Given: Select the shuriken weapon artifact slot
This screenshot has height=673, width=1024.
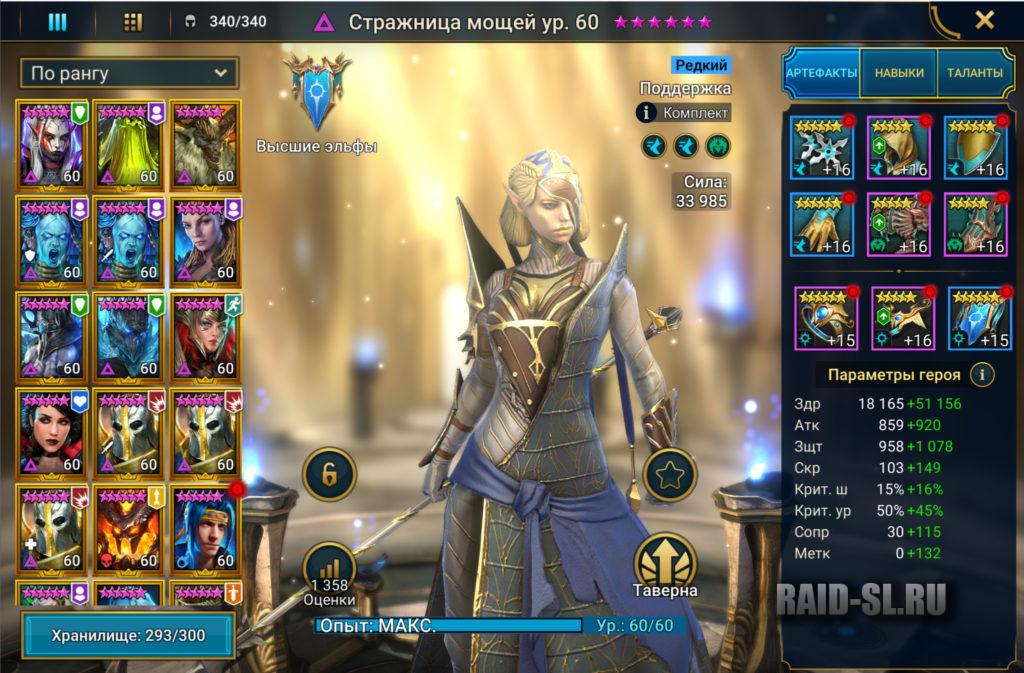Looking at the screenshot, I should click(821, 147).
